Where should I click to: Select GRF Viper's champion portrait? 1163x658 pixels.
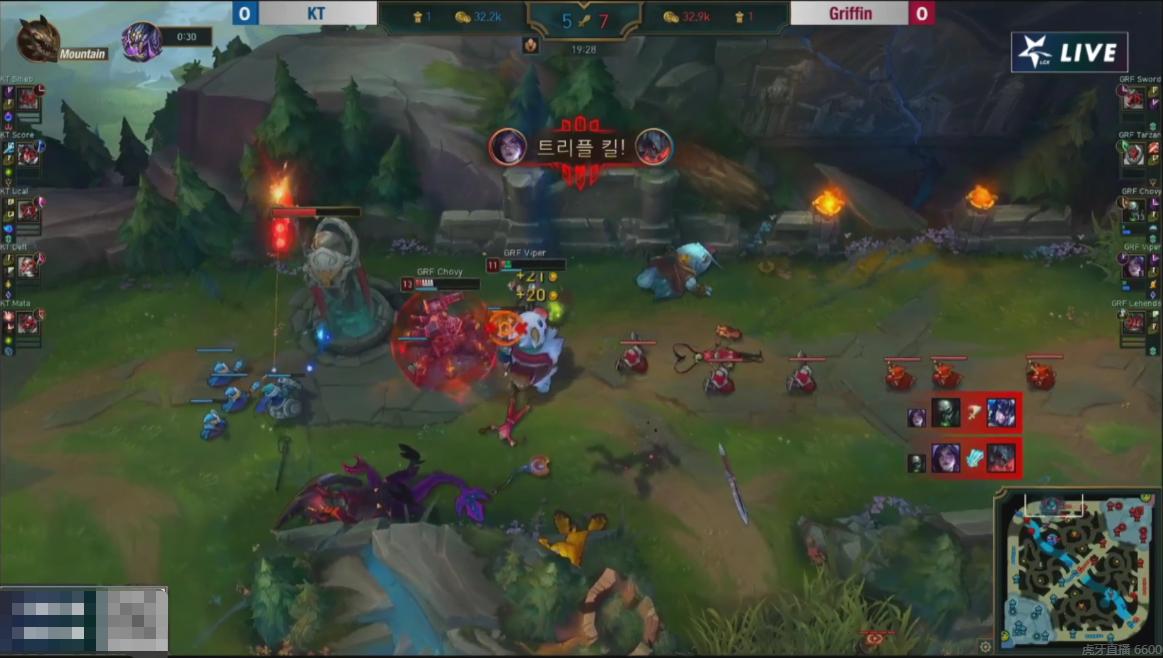[x=1134, y=266]
